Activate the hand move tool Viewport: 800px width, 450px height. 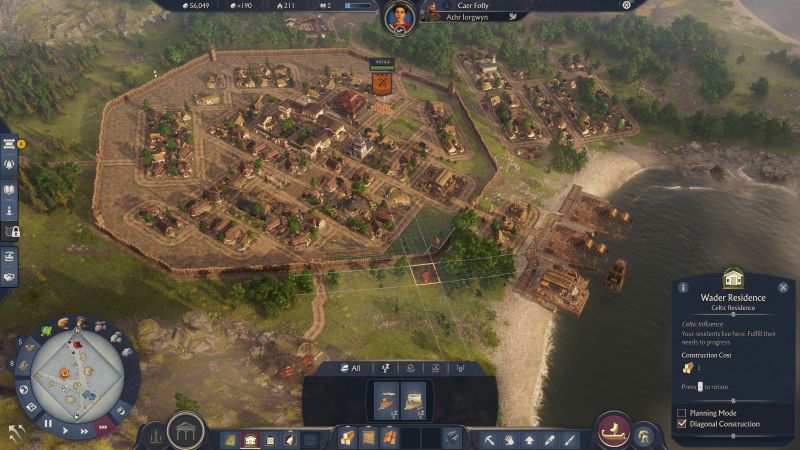click(x=510, y=439)
